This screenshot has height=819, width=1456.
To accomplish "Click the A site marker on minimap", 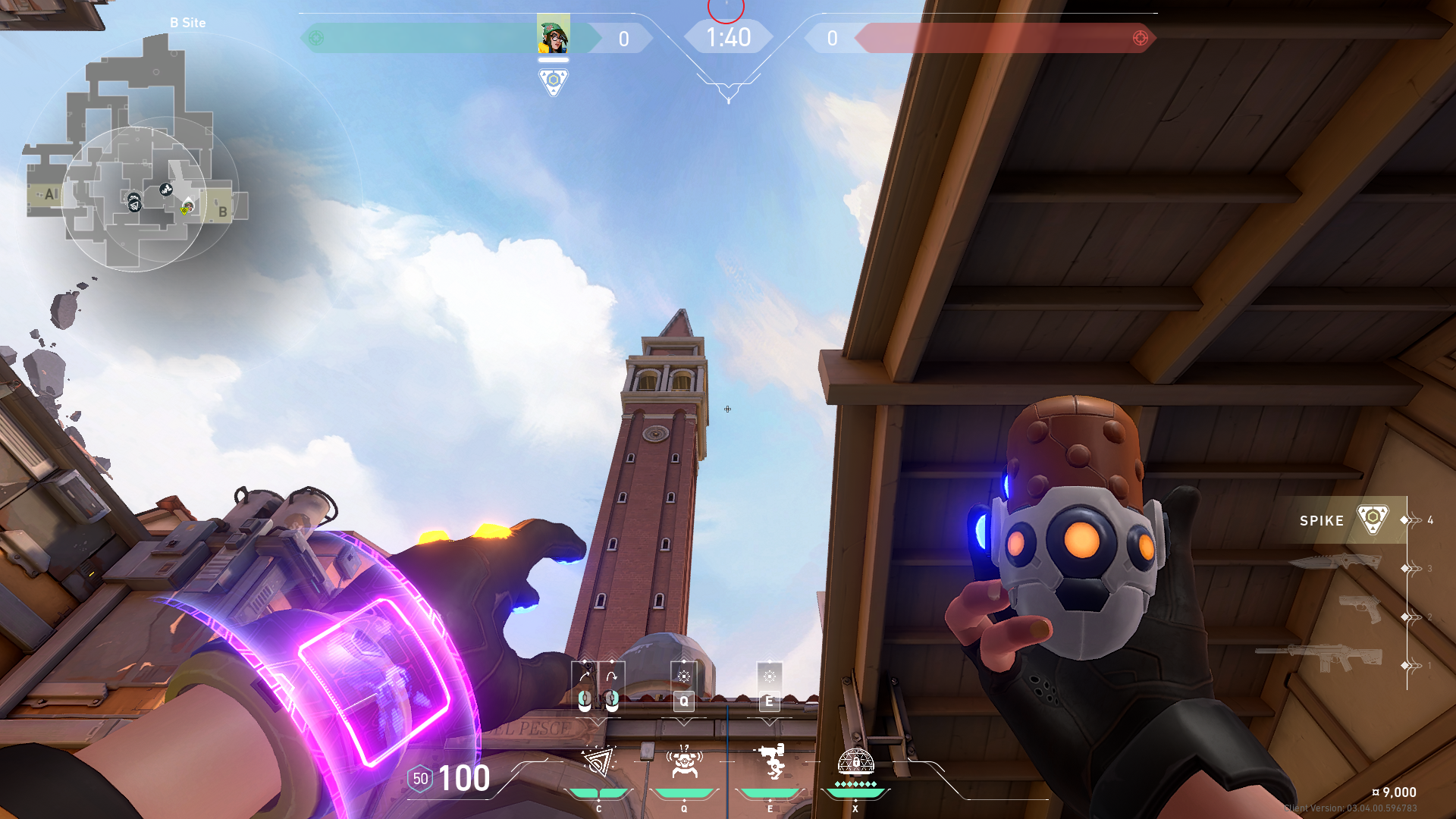I will click(x=50, y=194).
